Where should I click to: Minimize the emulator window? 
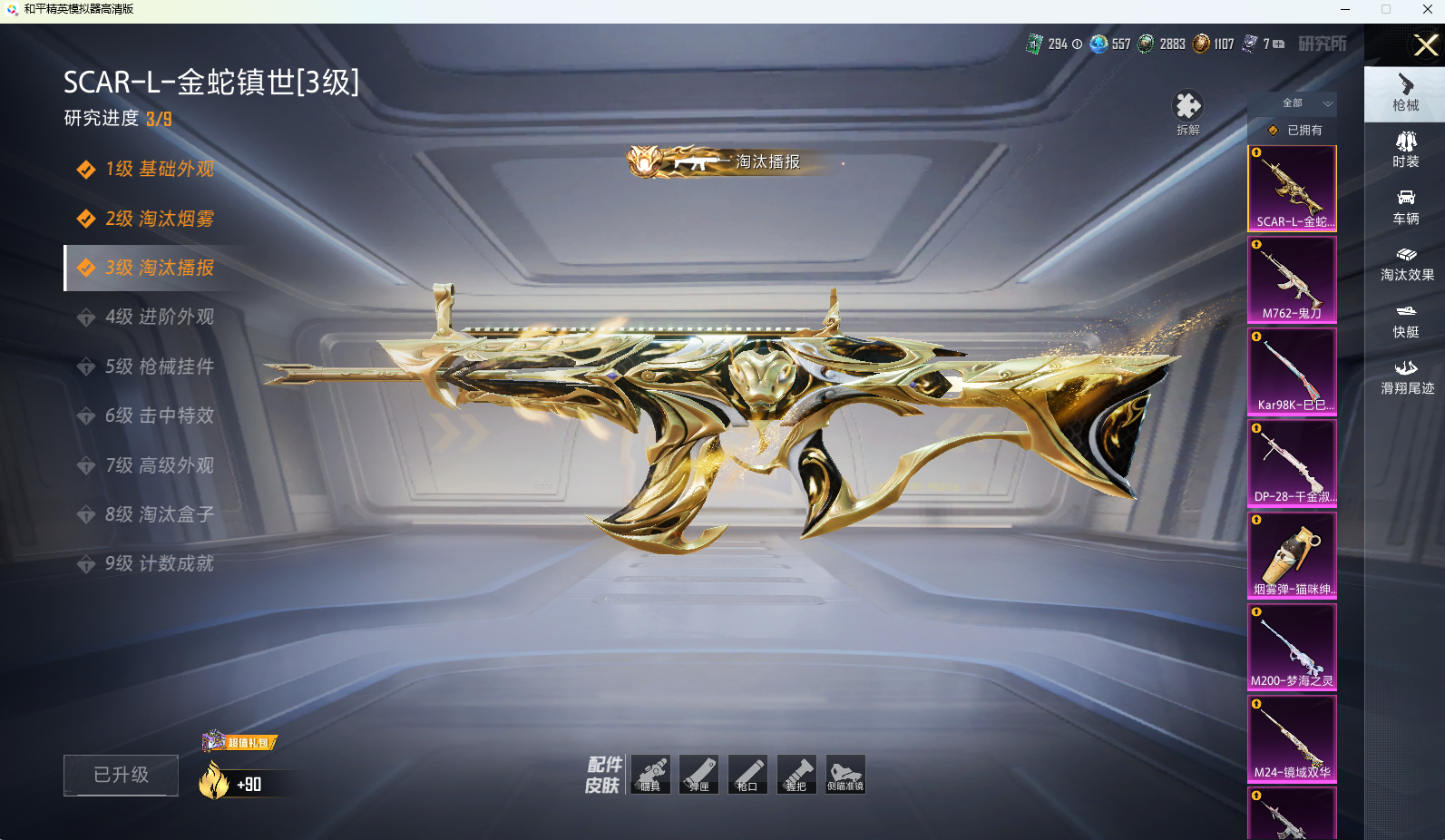[1345, 9]
